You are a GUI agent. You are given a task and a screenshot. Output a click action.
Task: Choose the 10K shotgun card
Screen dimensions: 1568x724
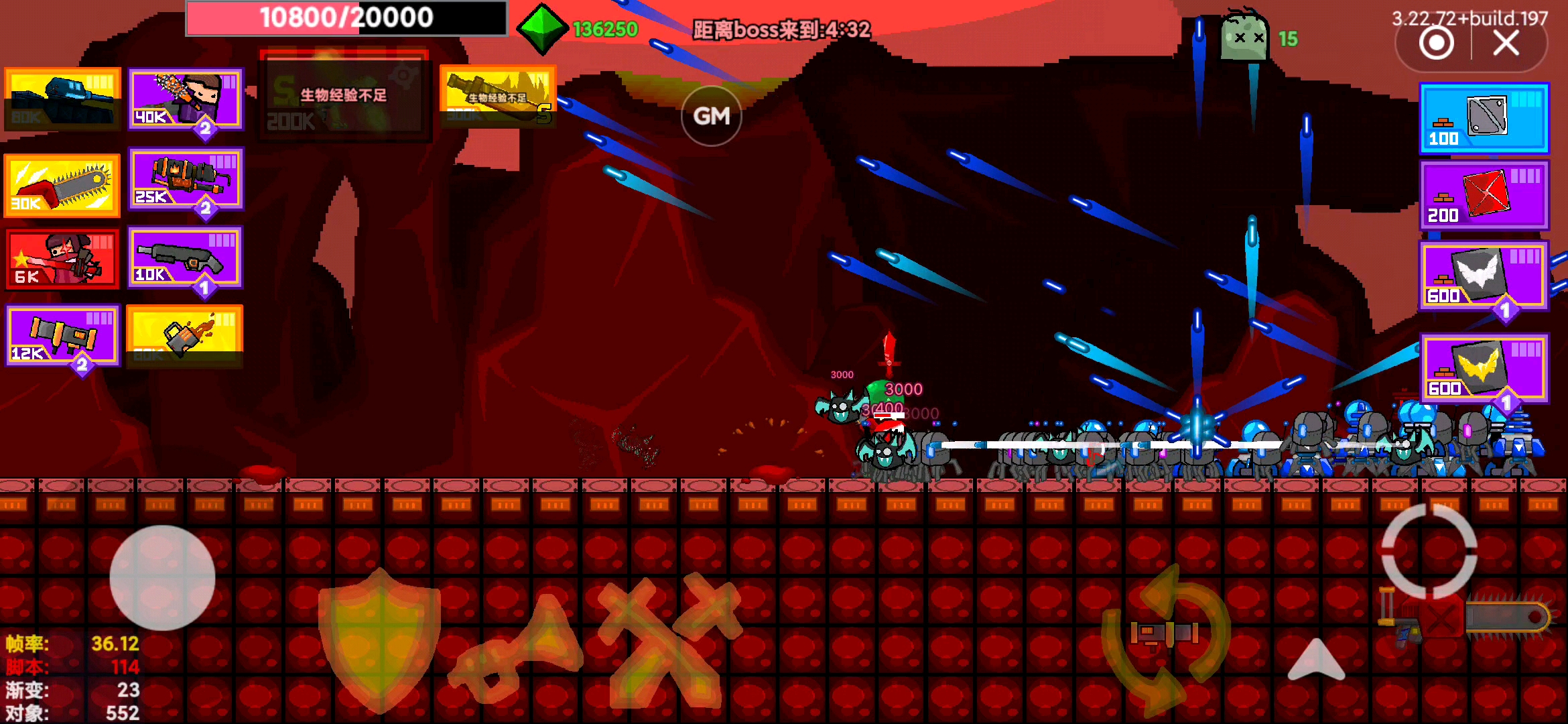click(x=186, y=257)
